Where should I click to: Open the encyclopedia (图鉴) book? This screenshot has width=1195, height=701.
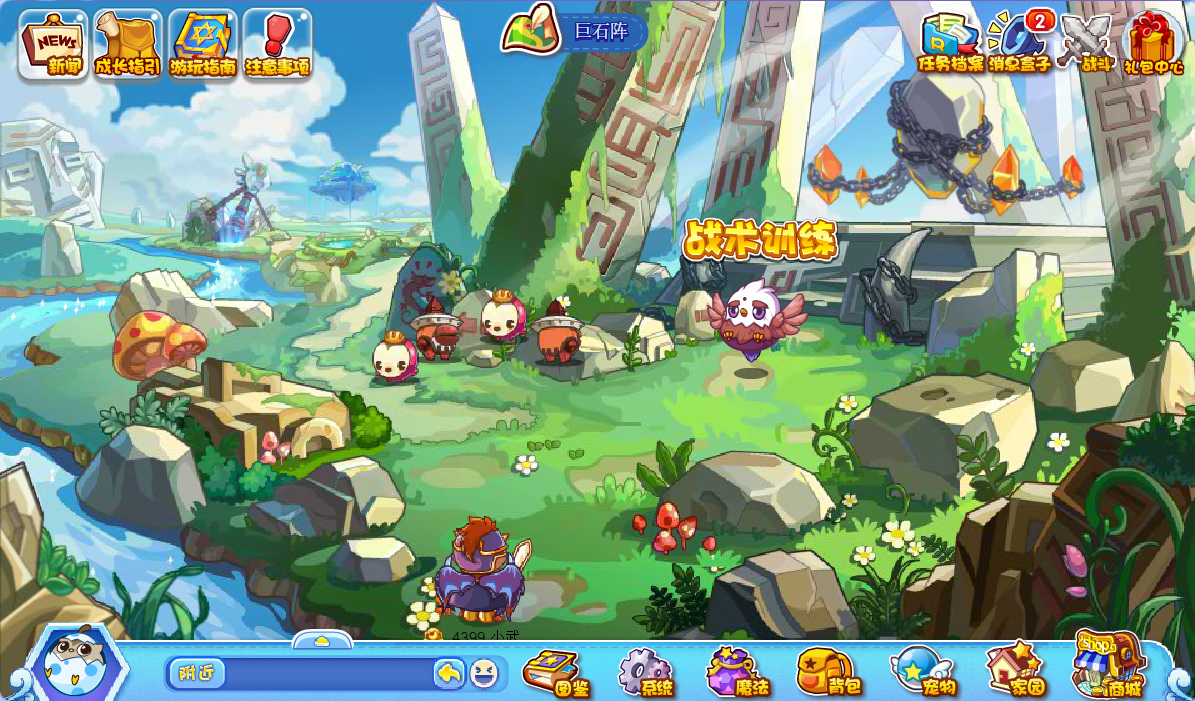(557, 672)
